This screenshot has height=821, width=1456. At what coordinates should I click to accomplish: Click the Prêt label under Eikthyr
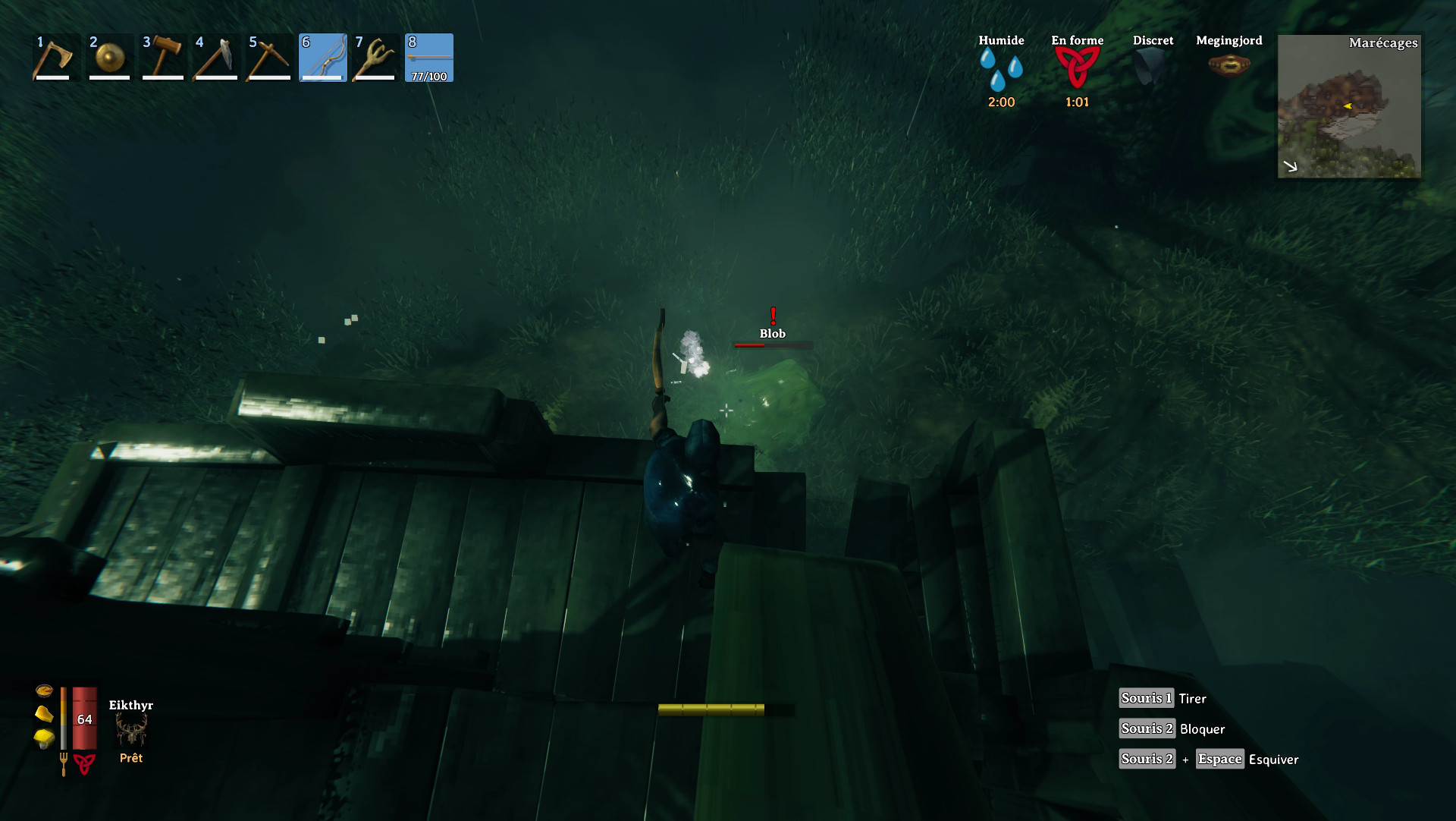(130, 757)
